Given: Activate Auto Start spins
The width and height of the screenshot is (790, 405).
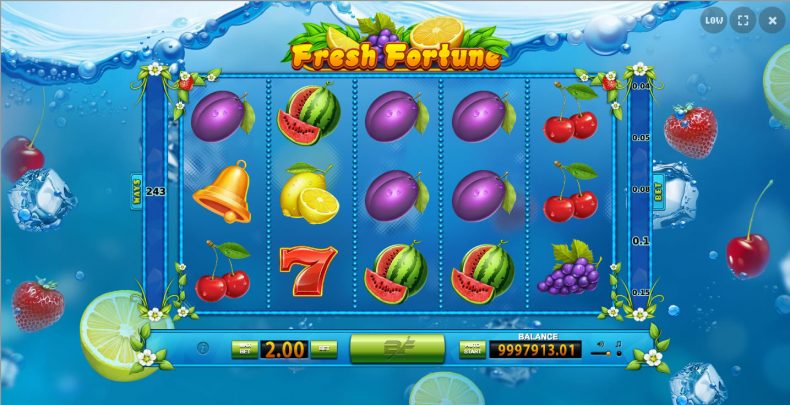Looking at the screenshot, I should point(471,349).
